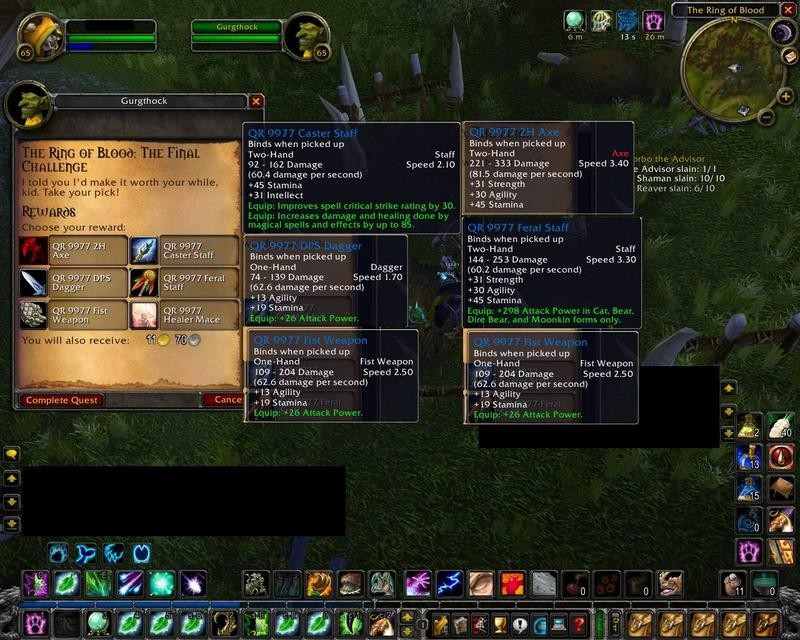Cancel the quest reward dialog
The height and width of the screenshot is (640, 800).
pyautogui.click(x=222, y=400)
